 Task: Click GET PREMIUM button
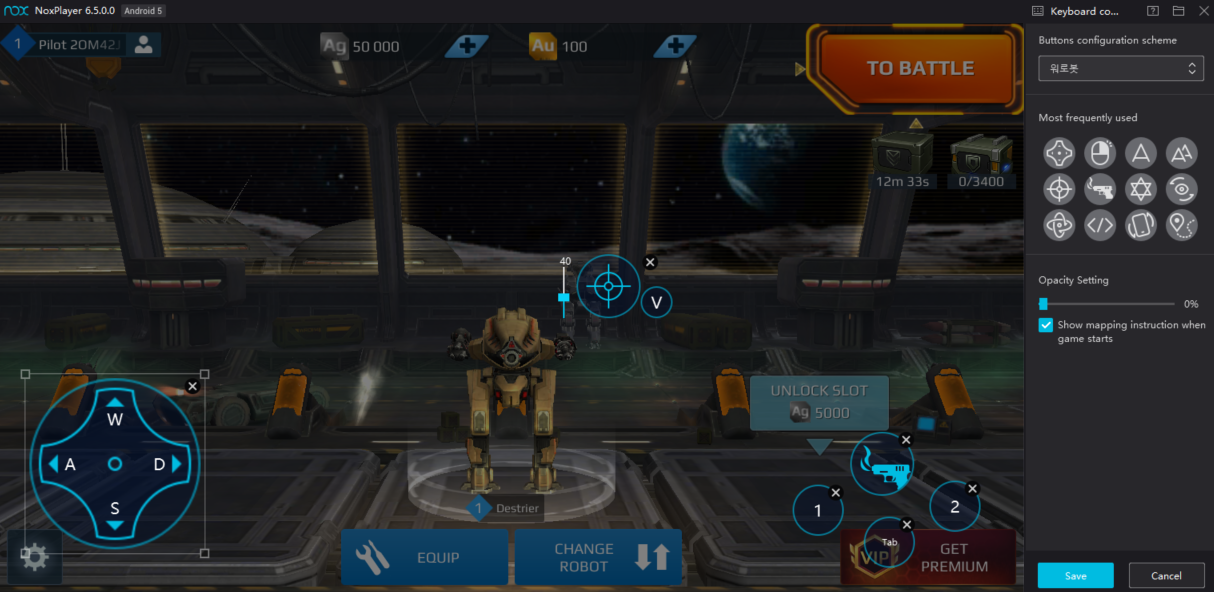(955, 557)
